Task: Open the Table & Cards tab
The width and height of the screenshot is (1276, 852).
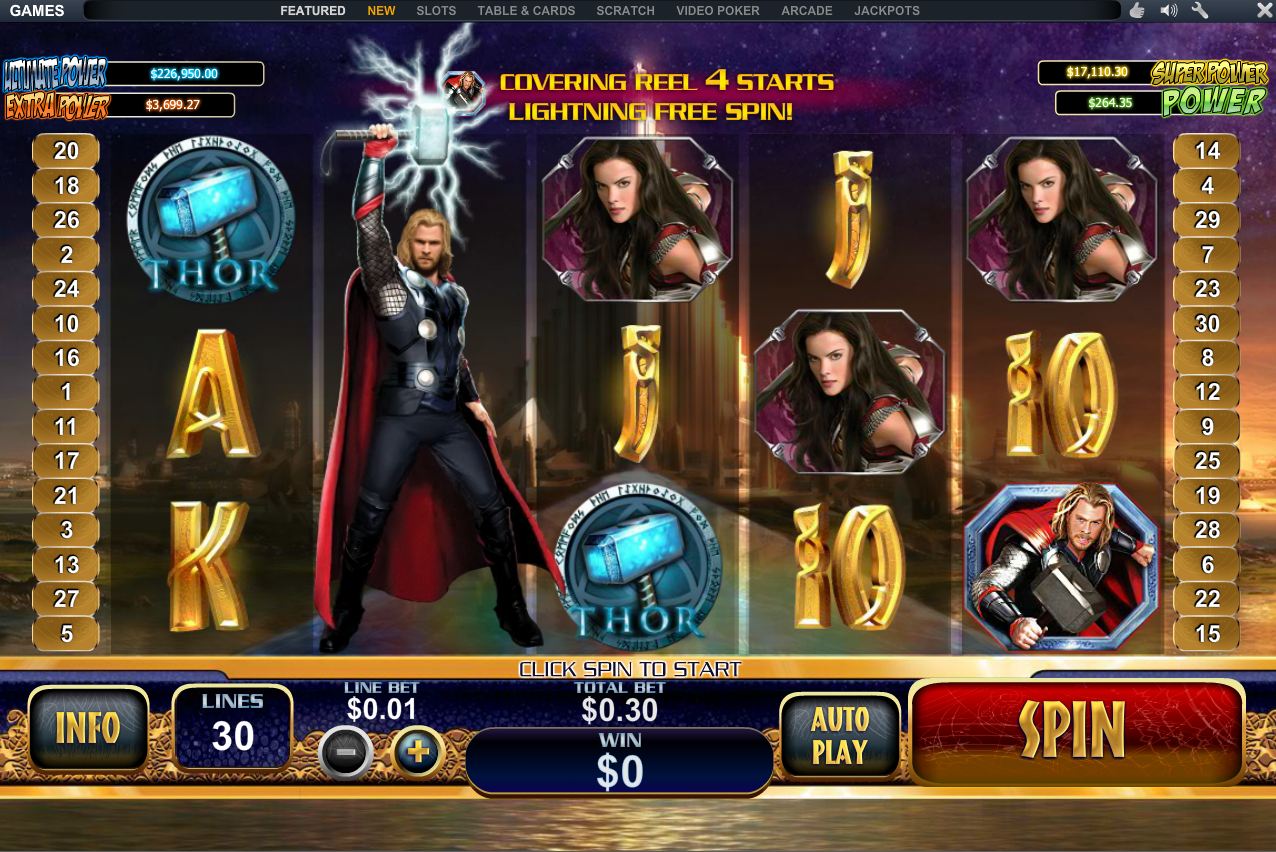Action: point(526,11)
